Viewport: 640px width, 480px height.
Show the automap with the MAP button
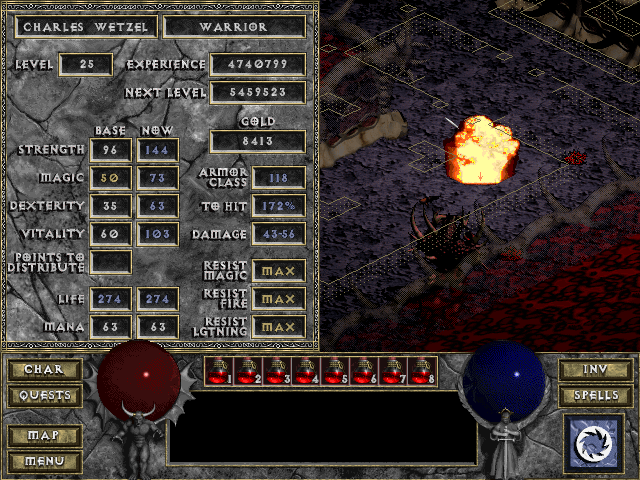[x=45, y=437]
